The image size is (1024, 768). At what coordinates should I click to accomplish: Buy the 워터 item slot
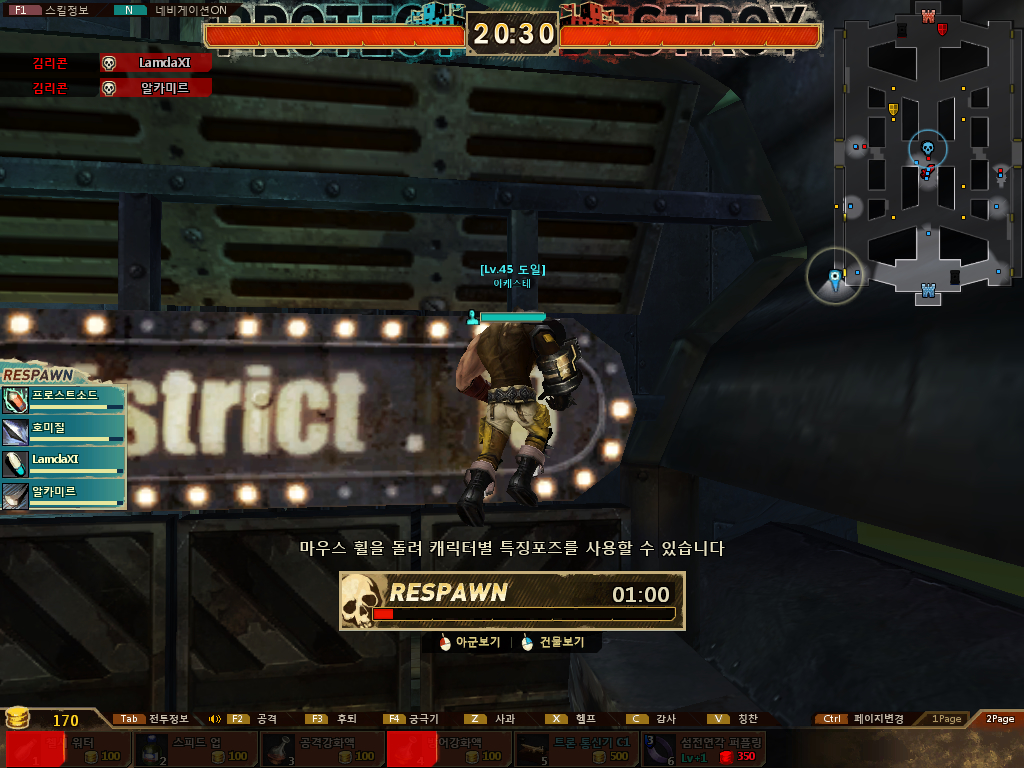click(x=67, y=749)
